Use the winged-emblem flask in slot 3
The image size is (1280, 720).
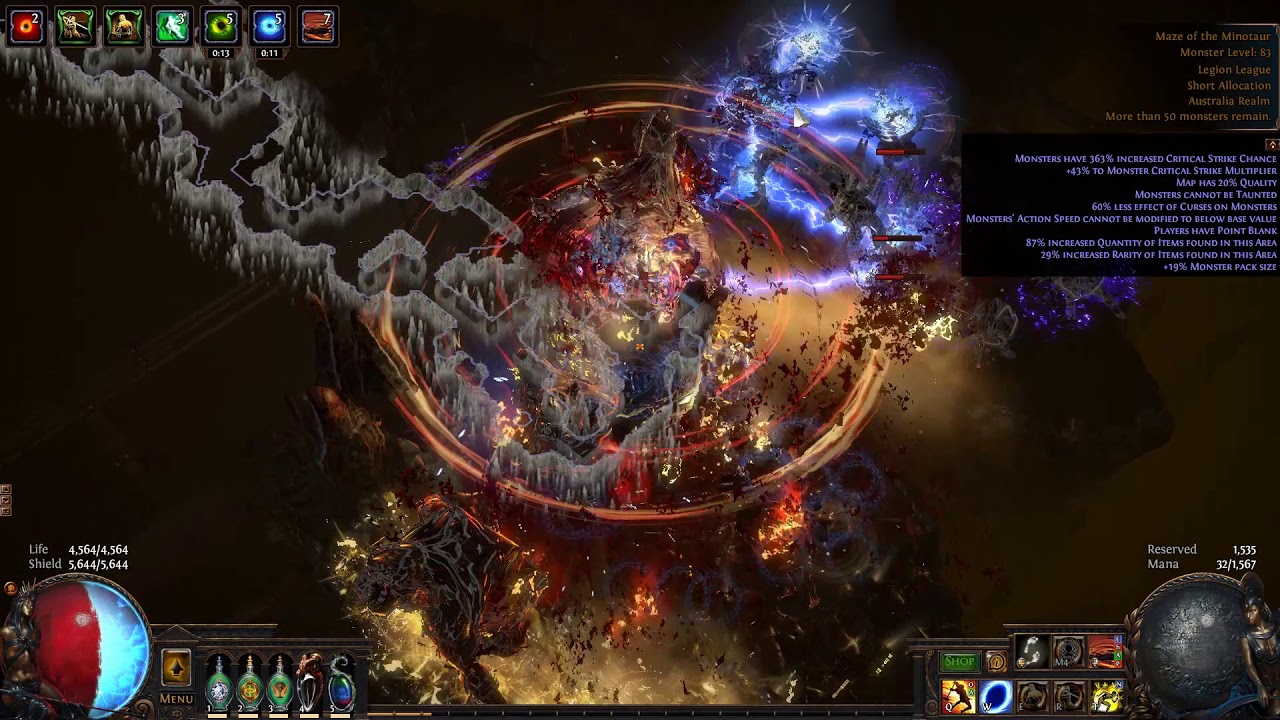tap(280, 686)
